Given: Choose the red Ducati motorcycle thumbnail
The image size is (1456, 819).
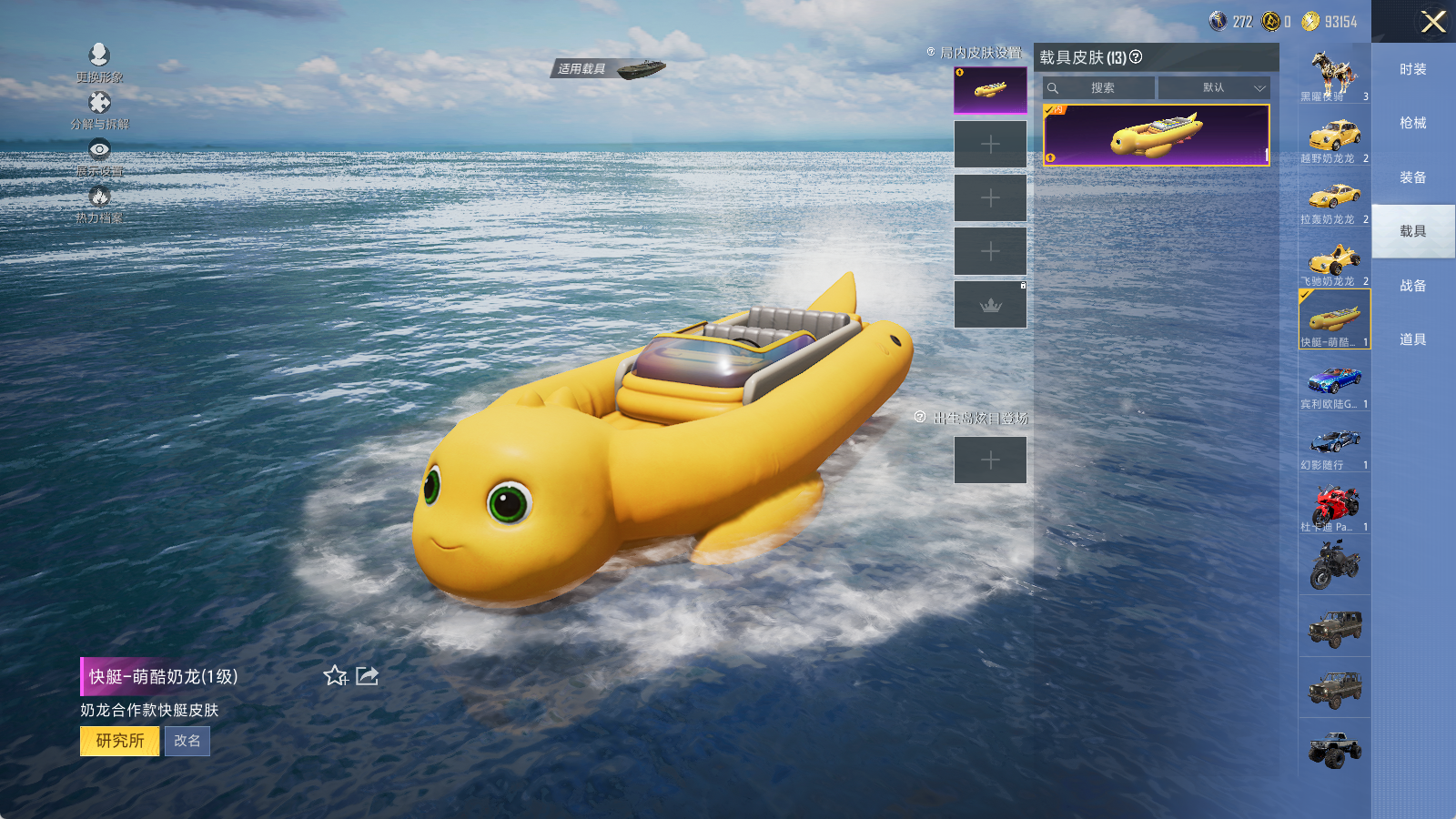Looking at the screenshot, I should click(1334, 505).
